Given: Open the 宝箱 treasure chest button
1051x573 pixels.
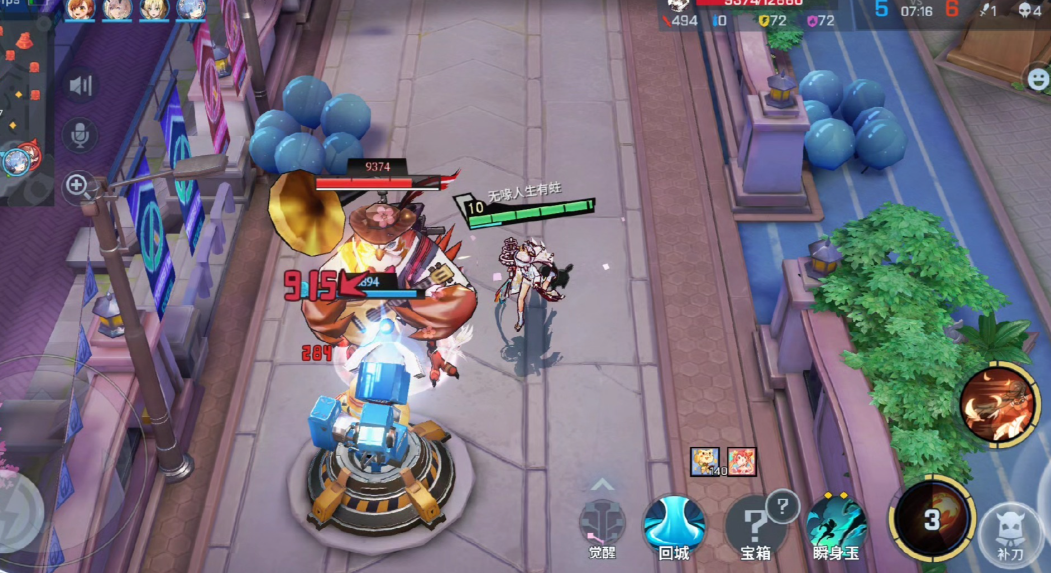Looking at the screenshot, I should 755,523.
